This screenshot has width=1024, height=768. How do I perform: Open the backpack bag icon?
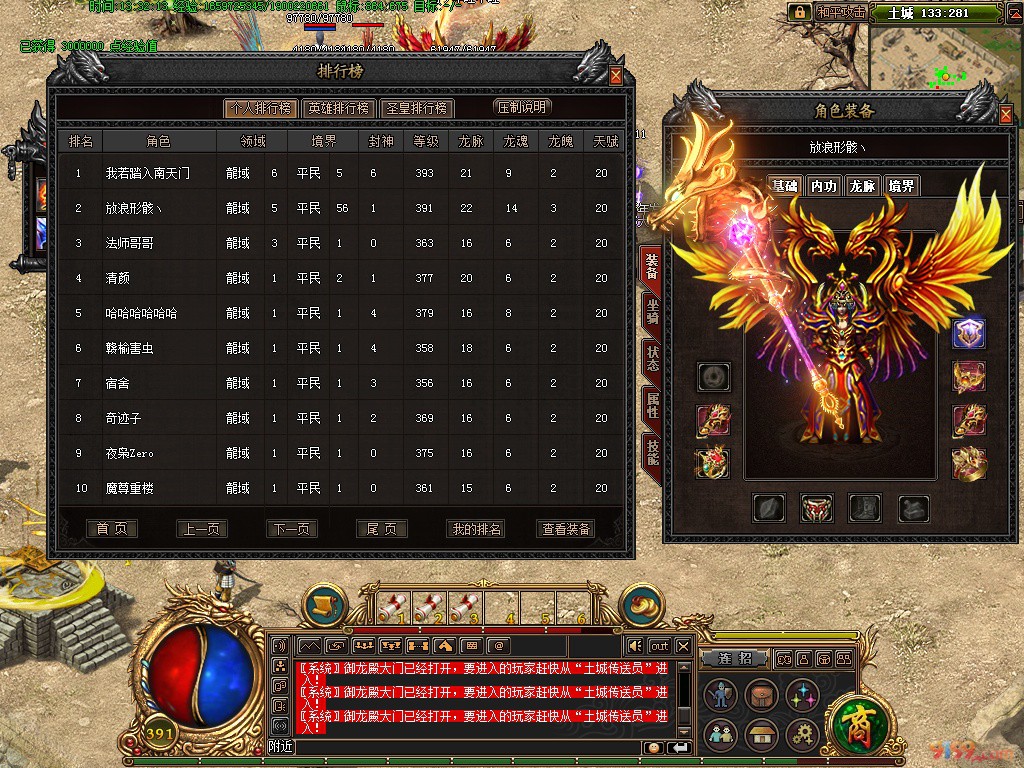pyautogui.click(x=759, y=697)
